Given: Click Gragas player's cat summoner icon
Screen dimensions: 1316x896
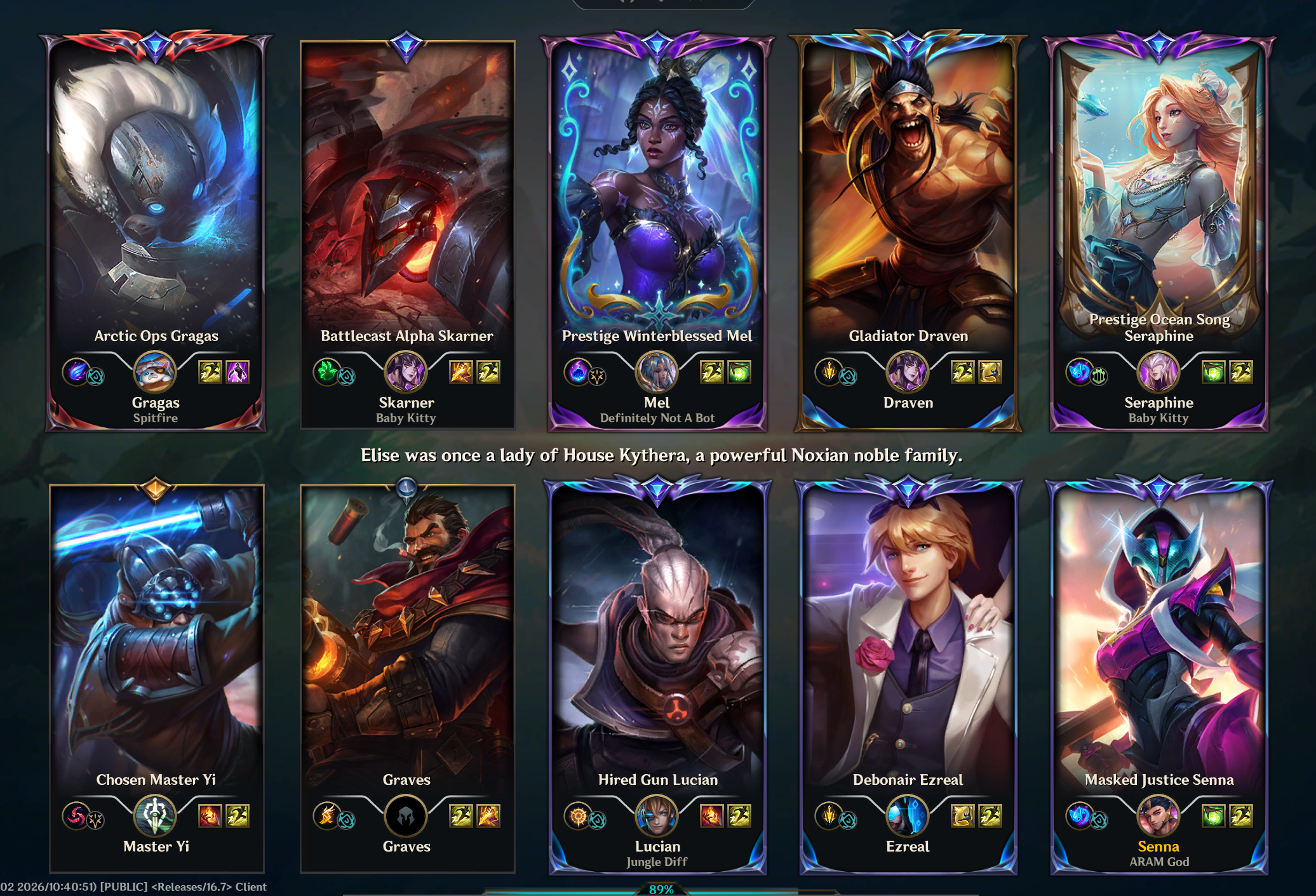Looking at the screenshot, I should pyautogui.click(x=155, y=372).
